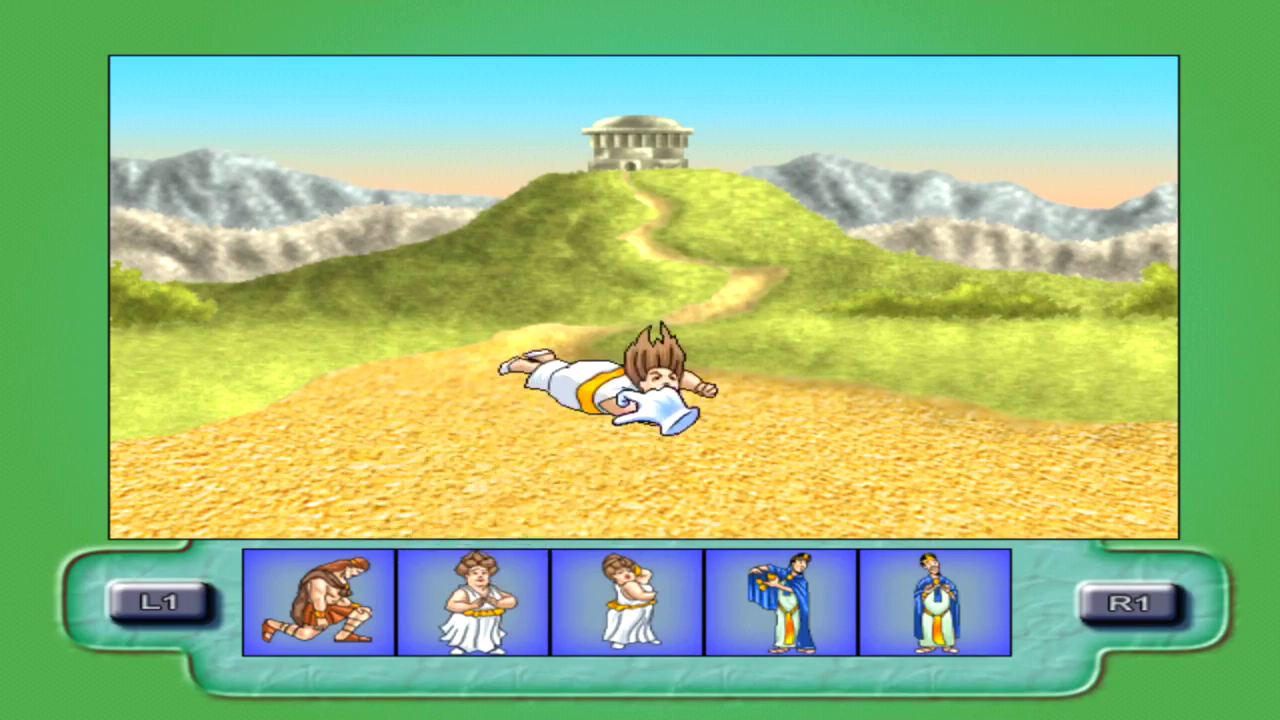Select the kneeling muscular warrior pose
This screenshot has width=1280, height=720.
(x=319, y=602)
